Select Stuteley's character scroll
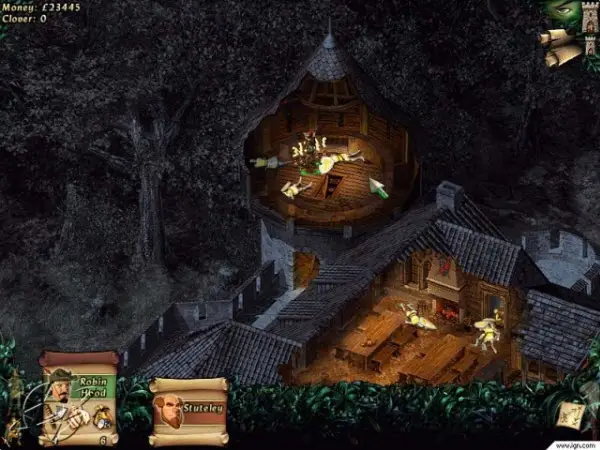Viewport: 600px width, 450px height. click(187, 410)
